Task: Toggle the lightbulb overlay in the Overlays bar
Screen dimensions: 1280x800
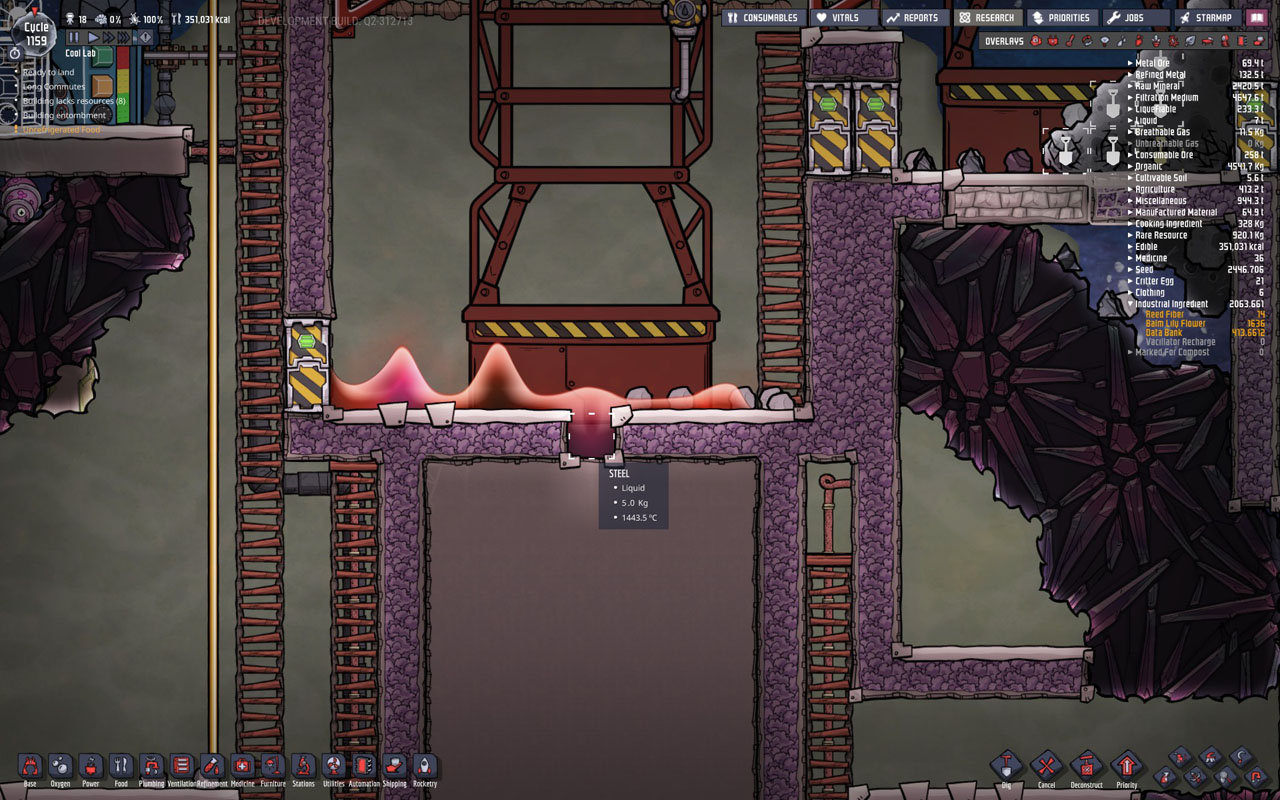Action: point(1104,41)
